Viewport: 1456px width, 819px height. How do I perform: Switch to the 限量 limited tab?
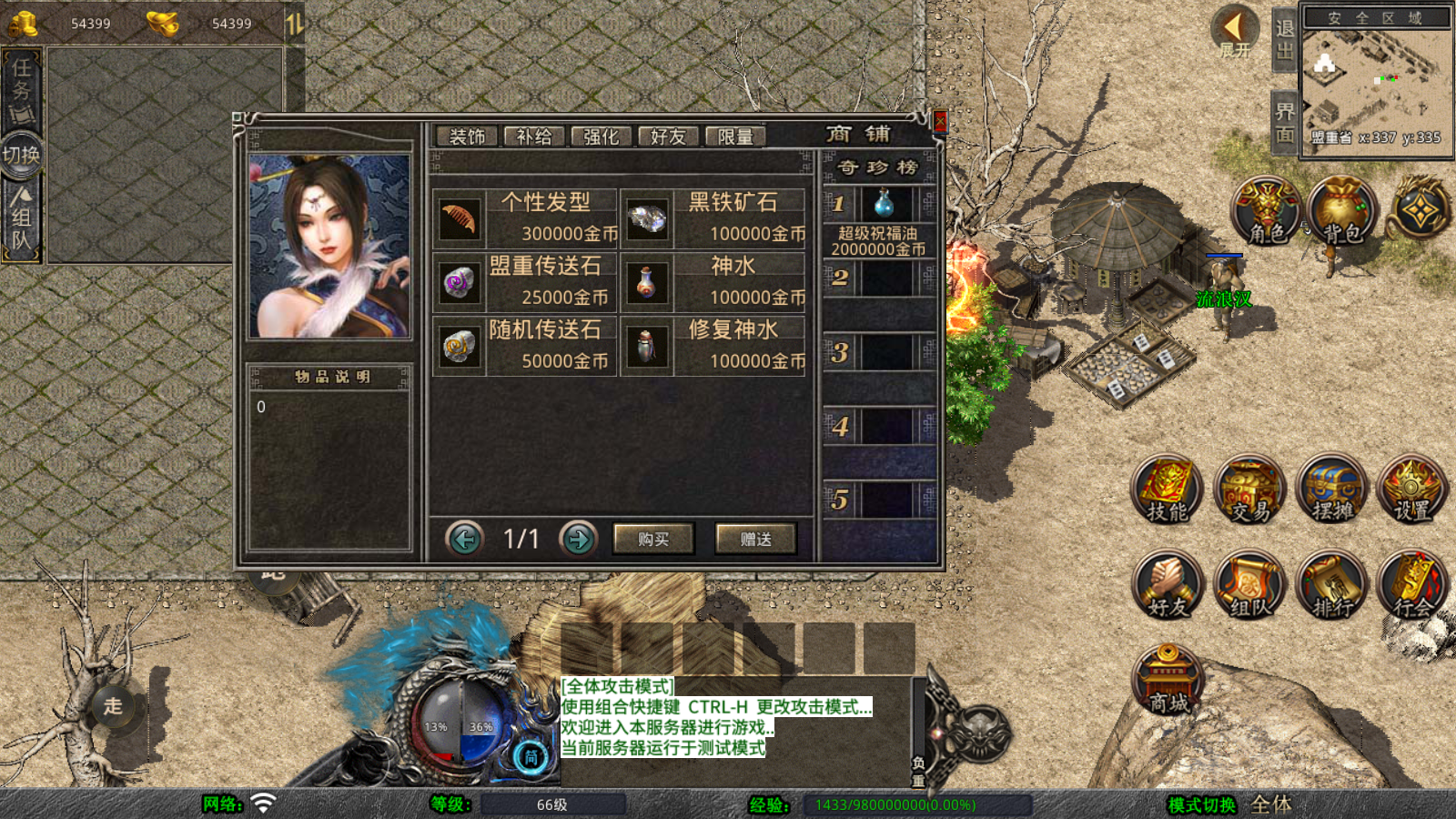tap(737, 136)
